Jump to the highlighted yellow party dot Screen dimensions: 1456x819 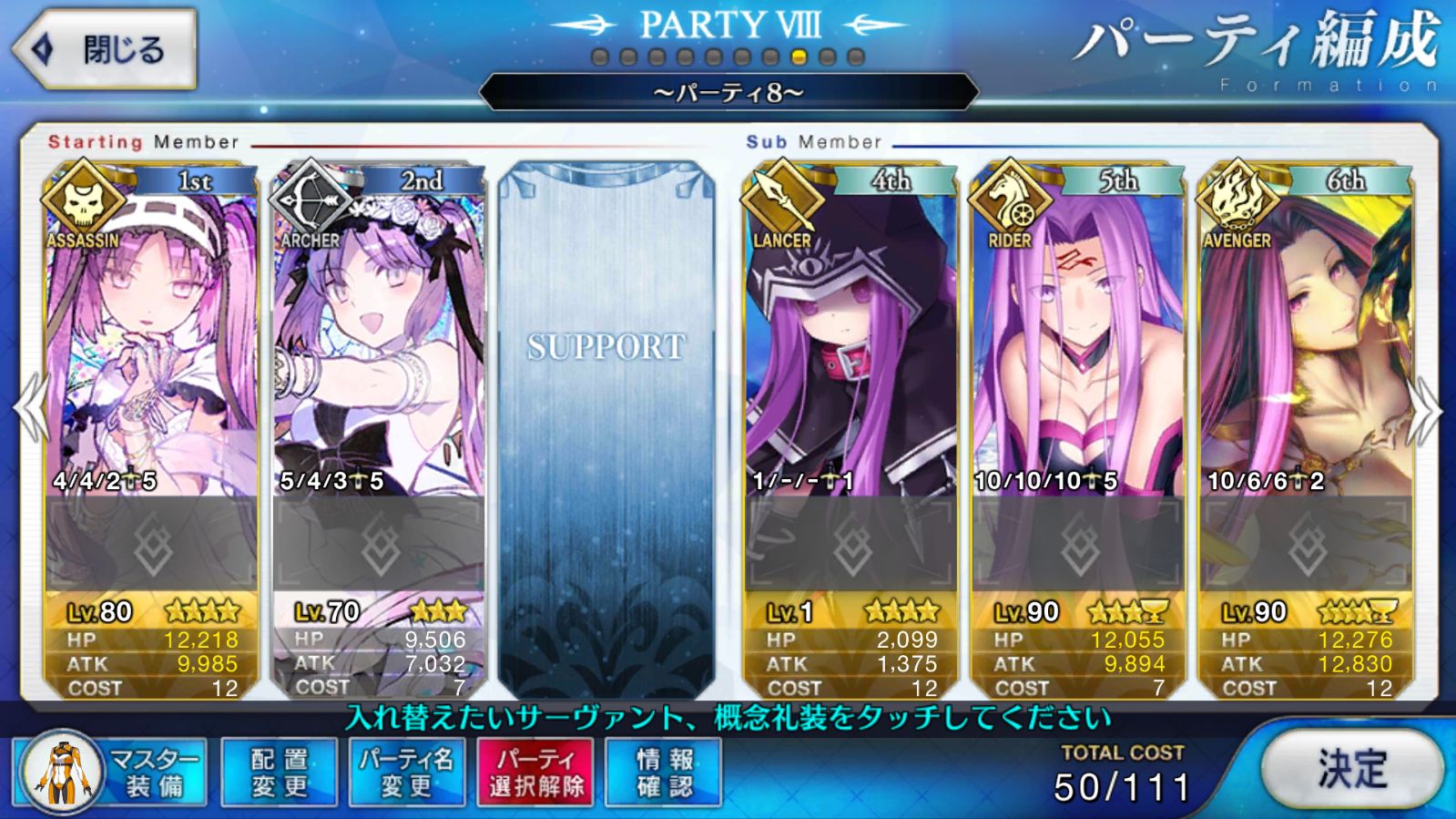(799, 57)
